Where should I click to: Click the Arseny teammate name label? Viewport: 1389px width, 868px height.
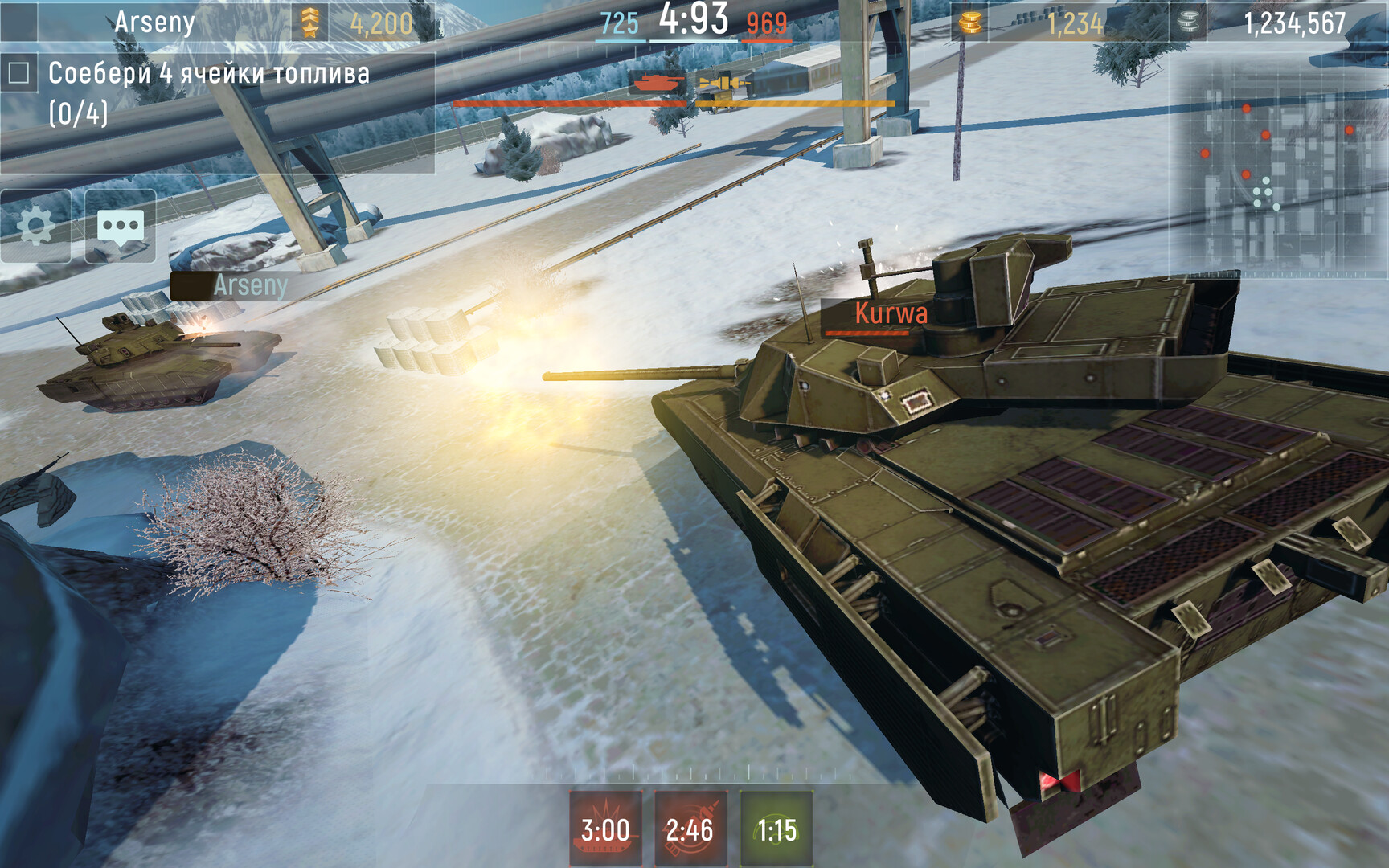tap(251, 285)
